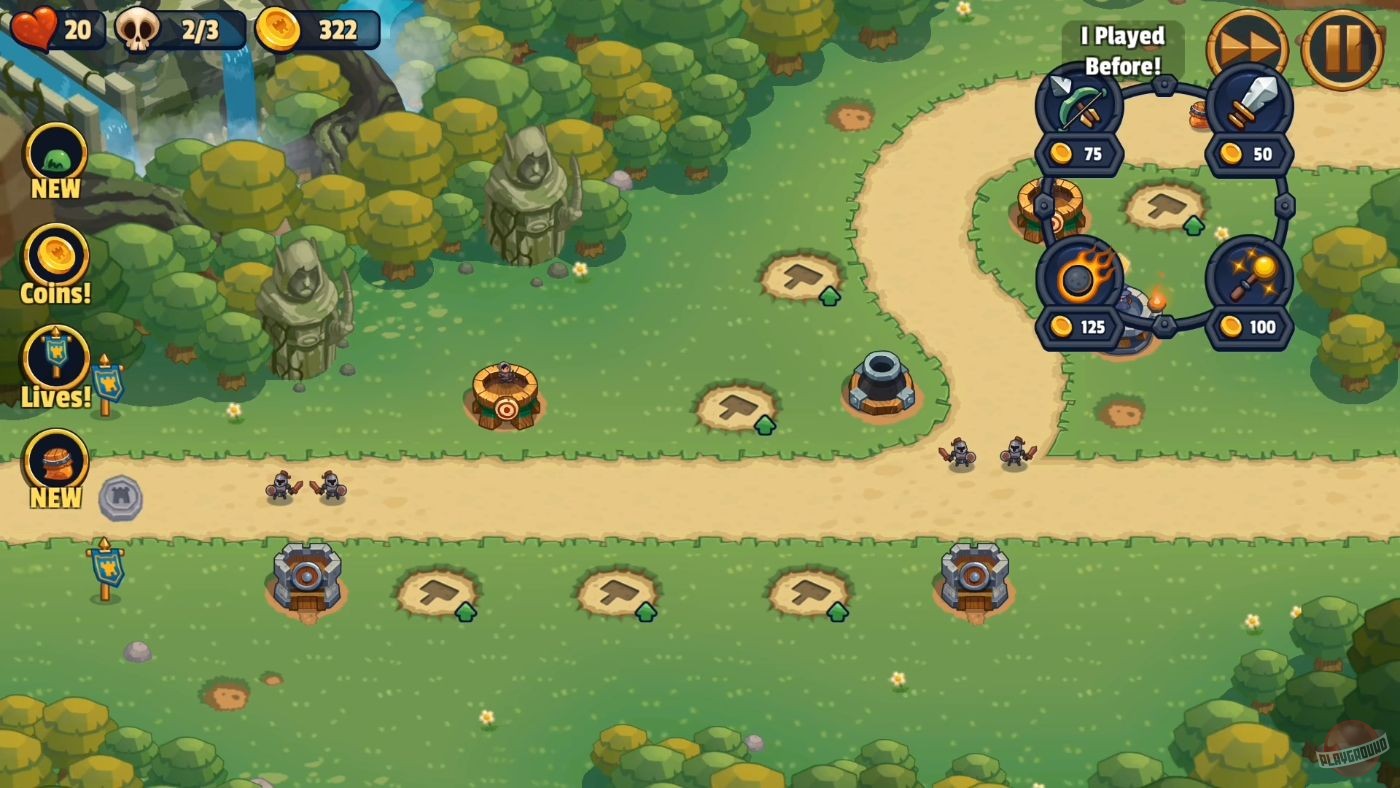1400x788 pixels.
Task: Select the cannon tower beside the road
Action: pyautogui.click(x=880, y=385)
